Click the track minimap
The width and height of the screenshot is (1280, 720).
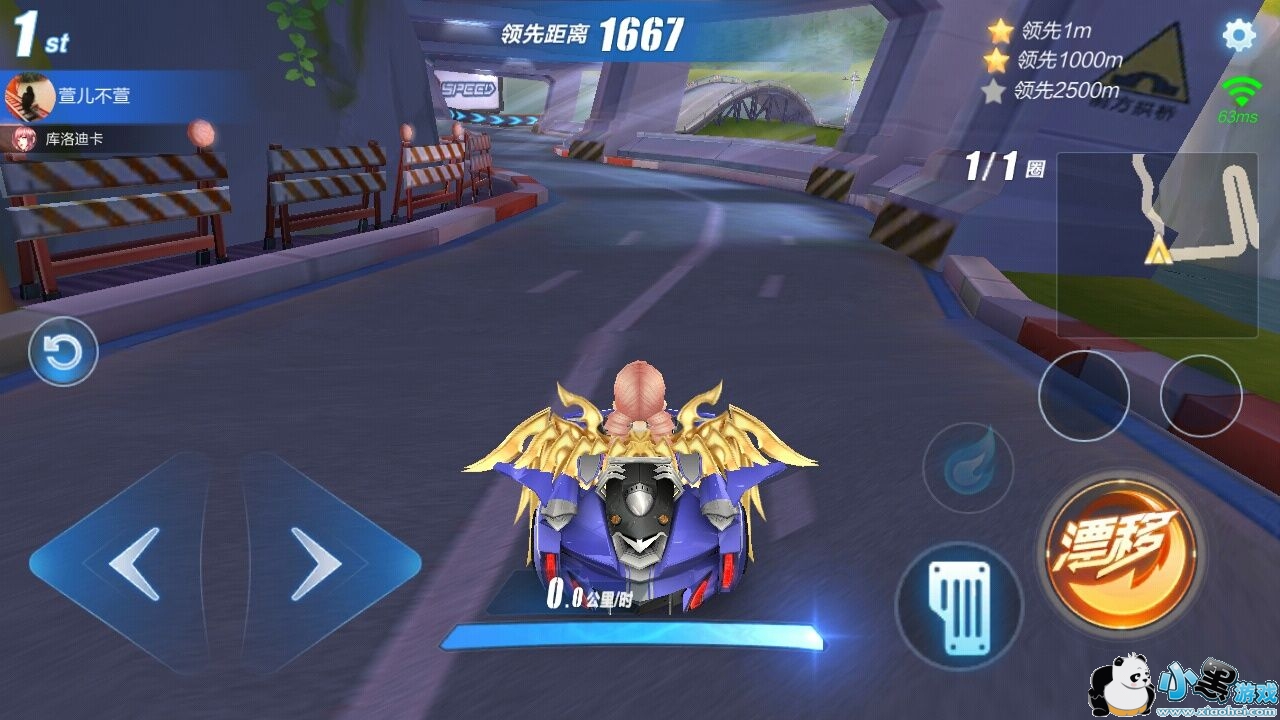pos(1157,244)
